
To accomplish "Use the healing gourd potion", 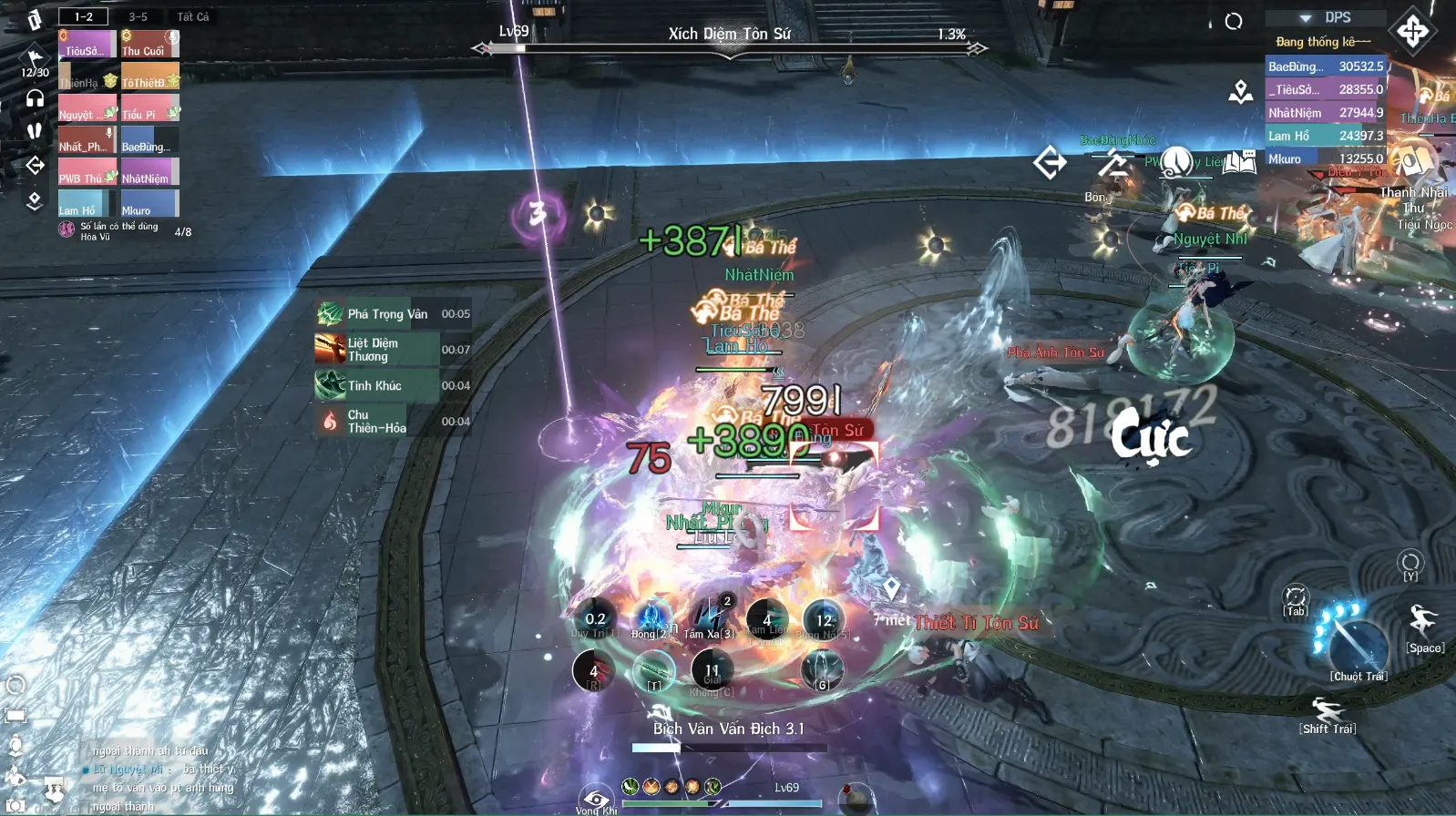I will [855, 797].
